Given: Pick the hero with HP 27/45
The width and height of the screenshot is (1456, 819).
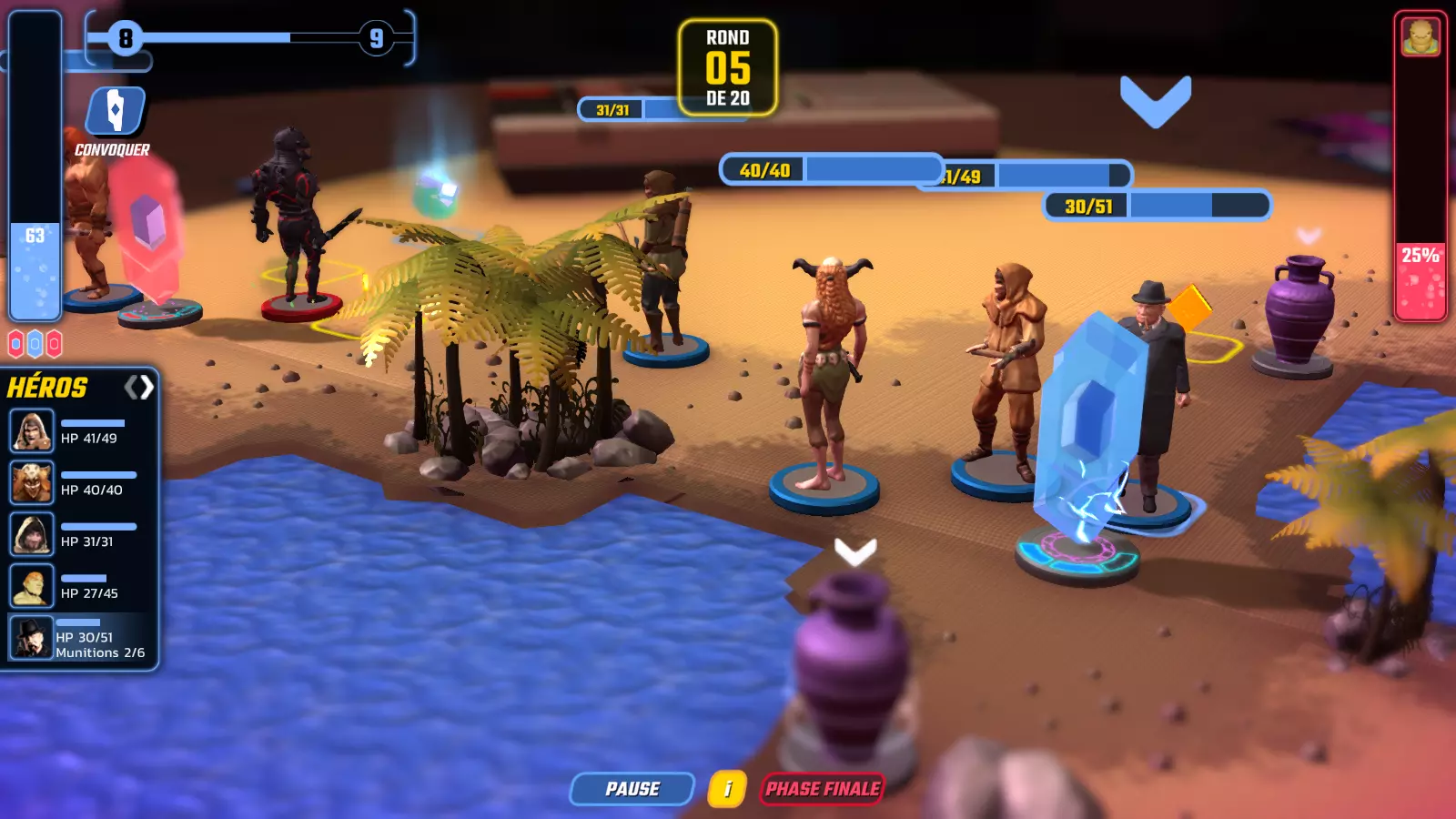Looking at the screenshot, I should click(32, 586).
